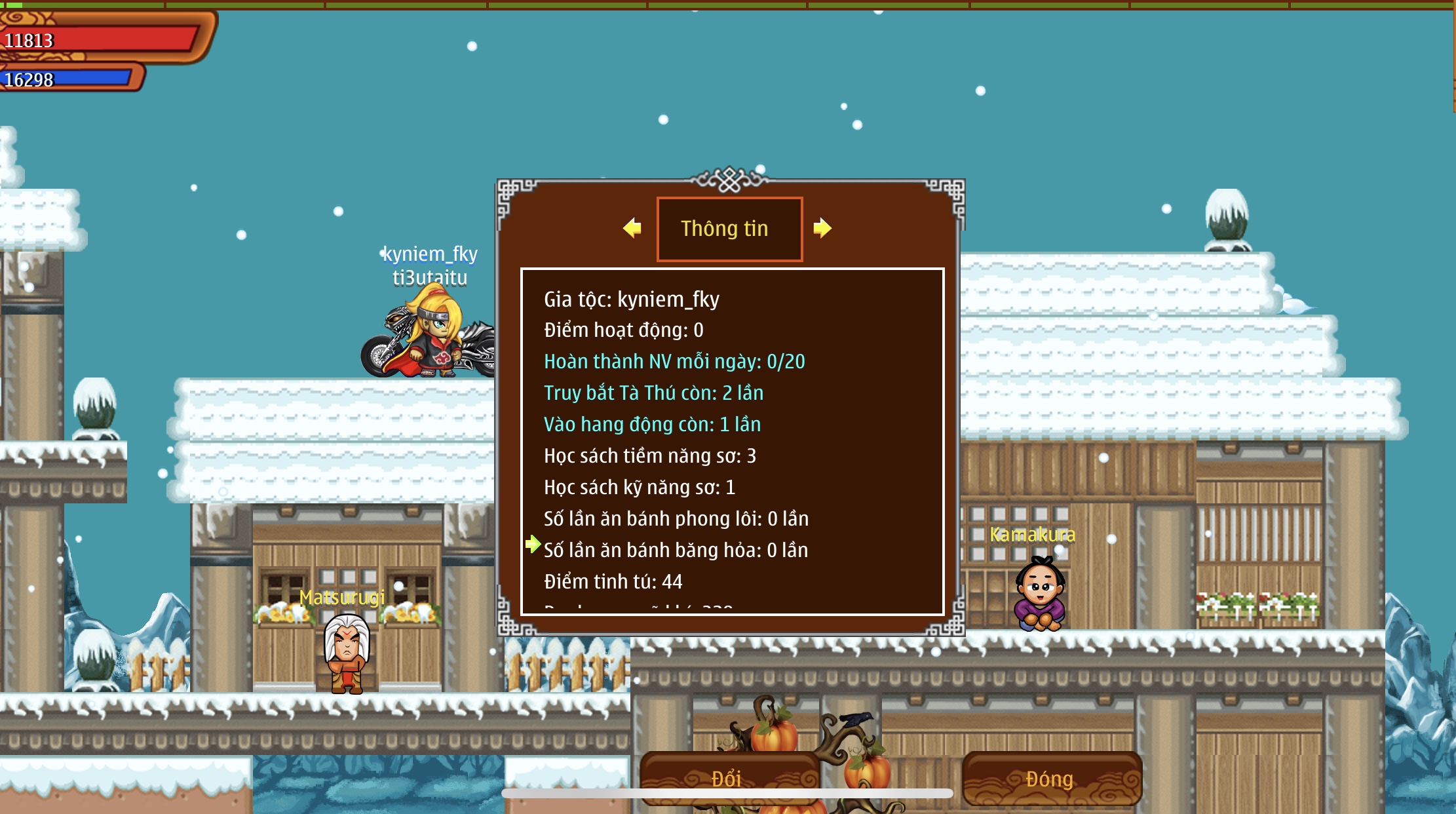Select the Điểm hoạt động row
This screenshot has height=814, width=1456.
coord(624,330)
